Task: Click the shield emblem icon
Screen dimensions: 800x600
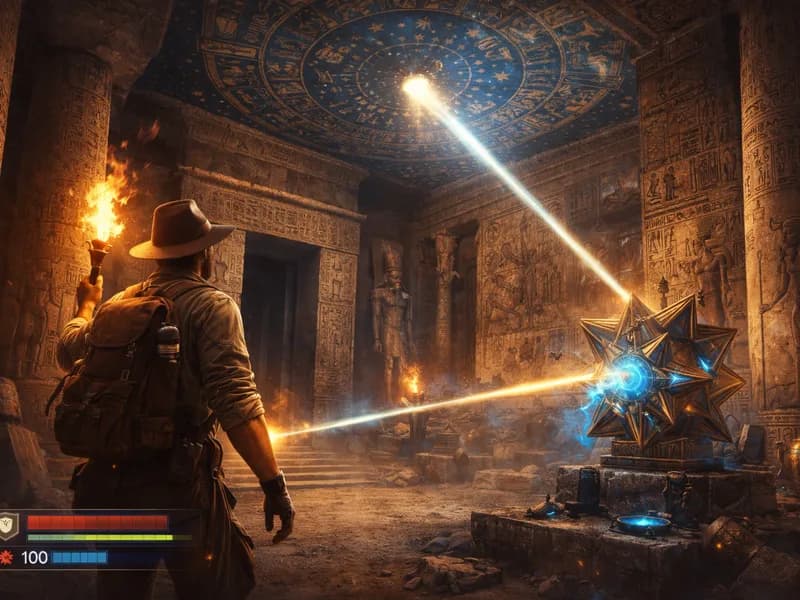Action: point(8,523)
